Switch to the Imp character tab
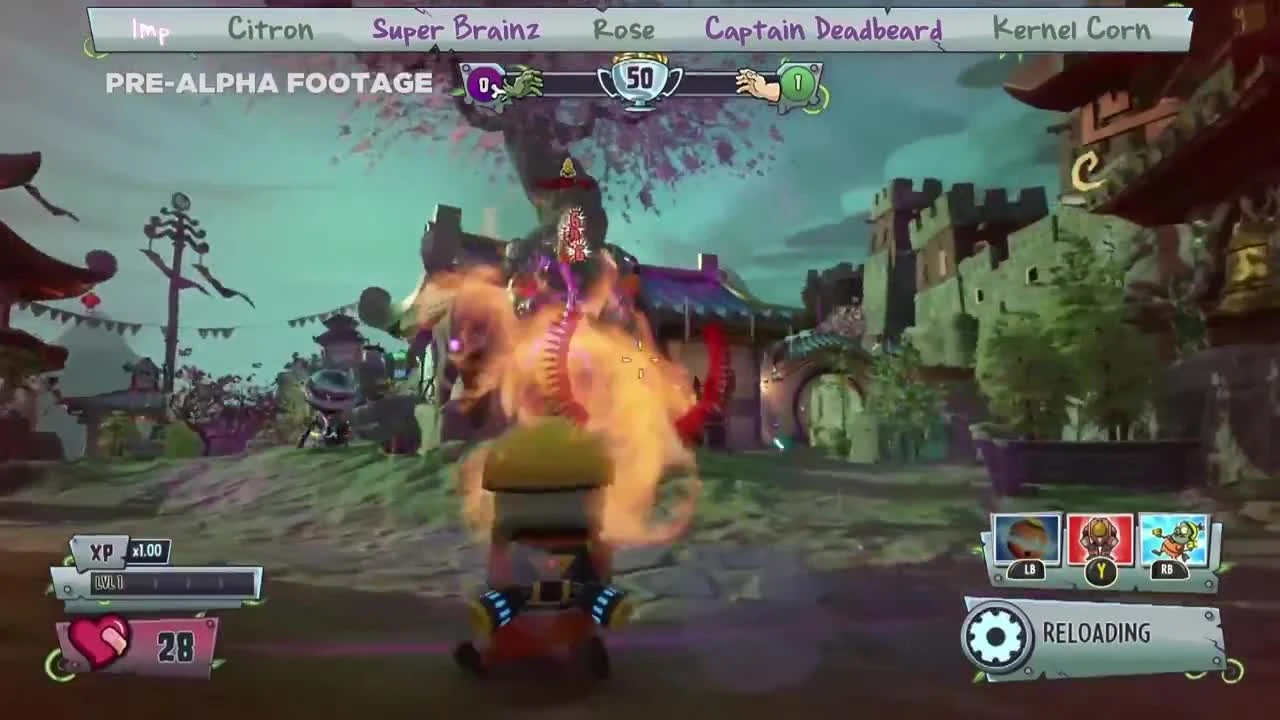 pos(150,29)
